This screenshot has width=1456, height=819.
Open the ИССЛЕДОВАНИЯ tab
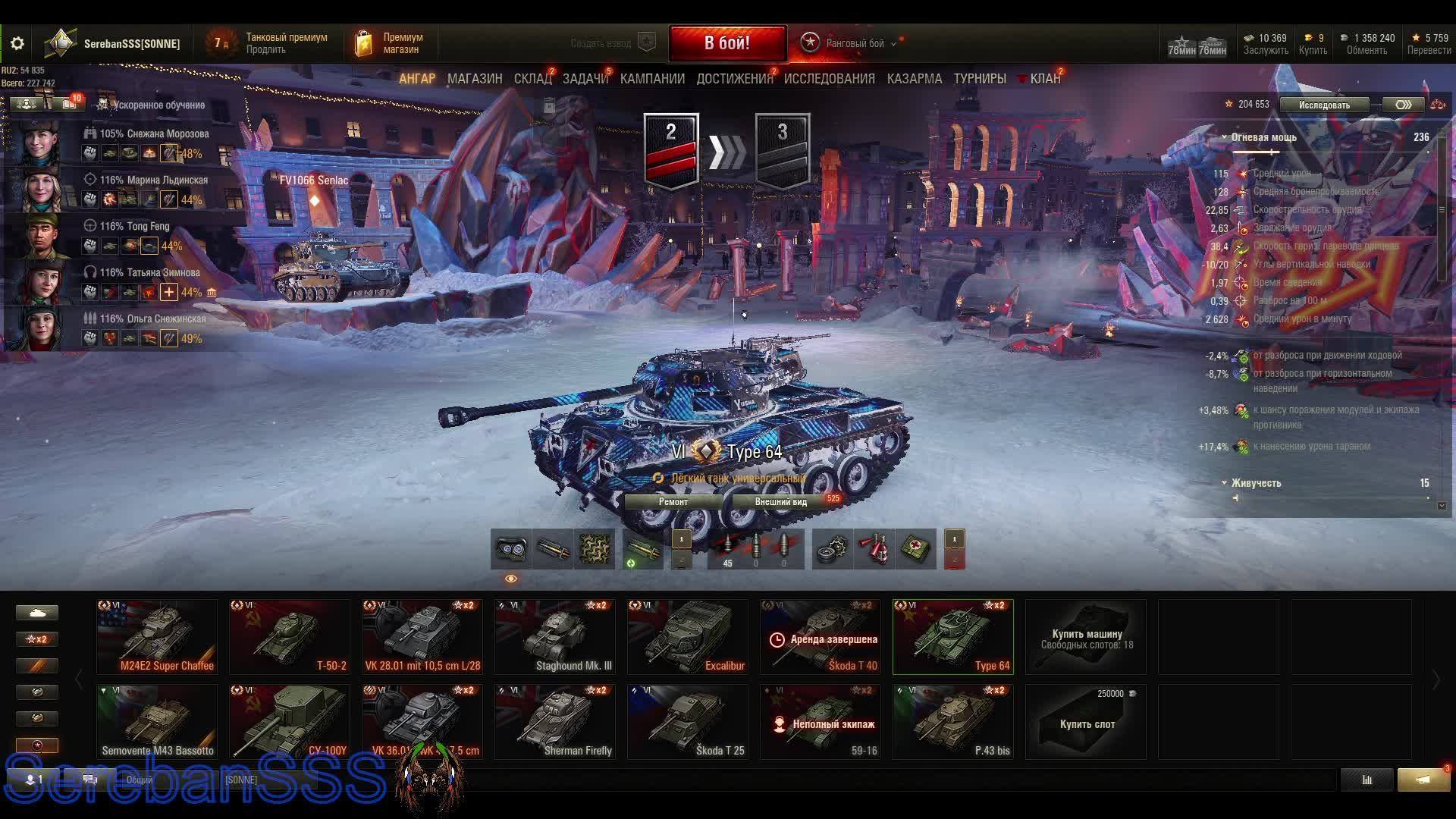pos(829,79)
